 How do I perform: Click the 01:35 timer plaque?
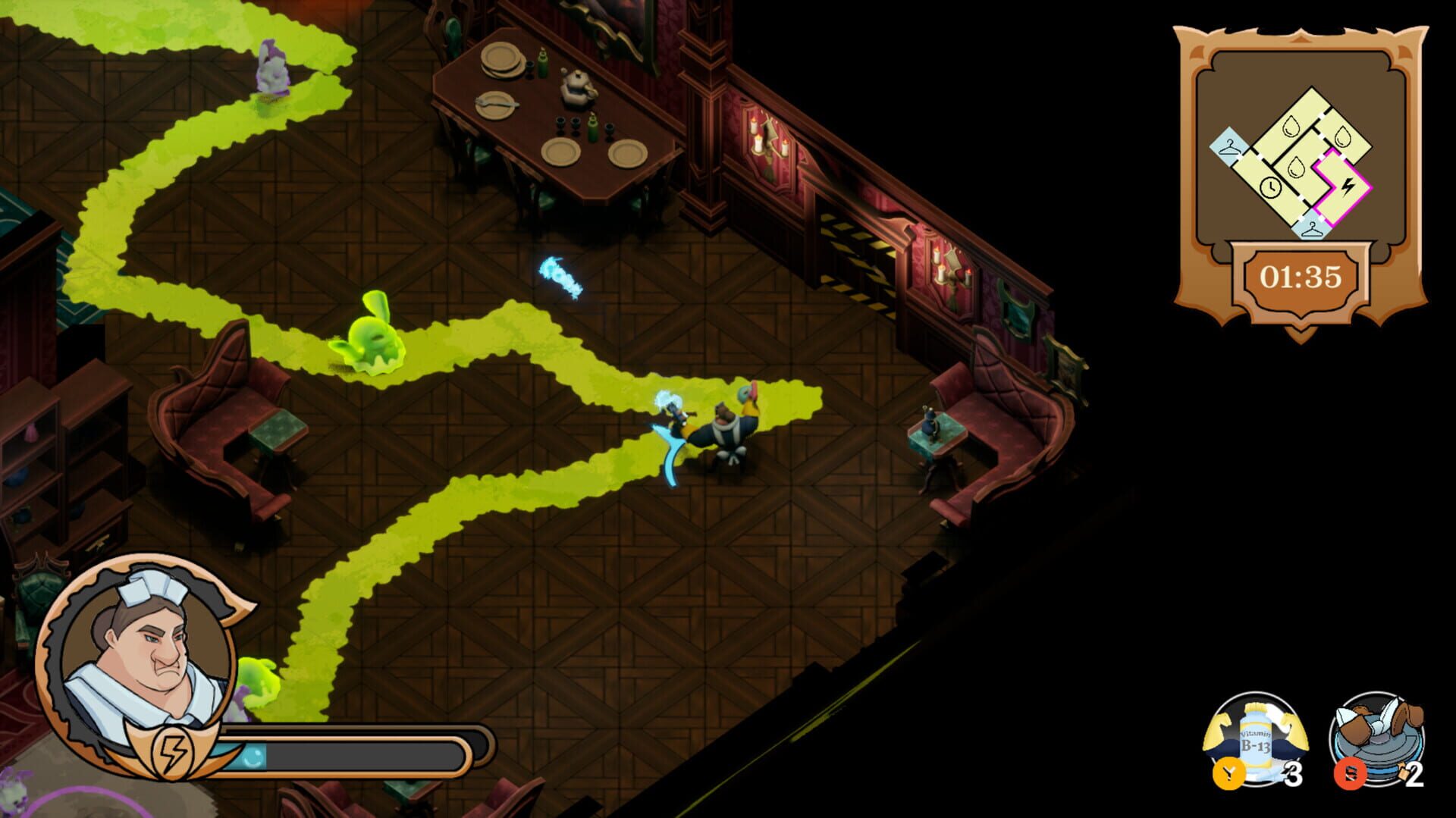tap(1299, 276)
